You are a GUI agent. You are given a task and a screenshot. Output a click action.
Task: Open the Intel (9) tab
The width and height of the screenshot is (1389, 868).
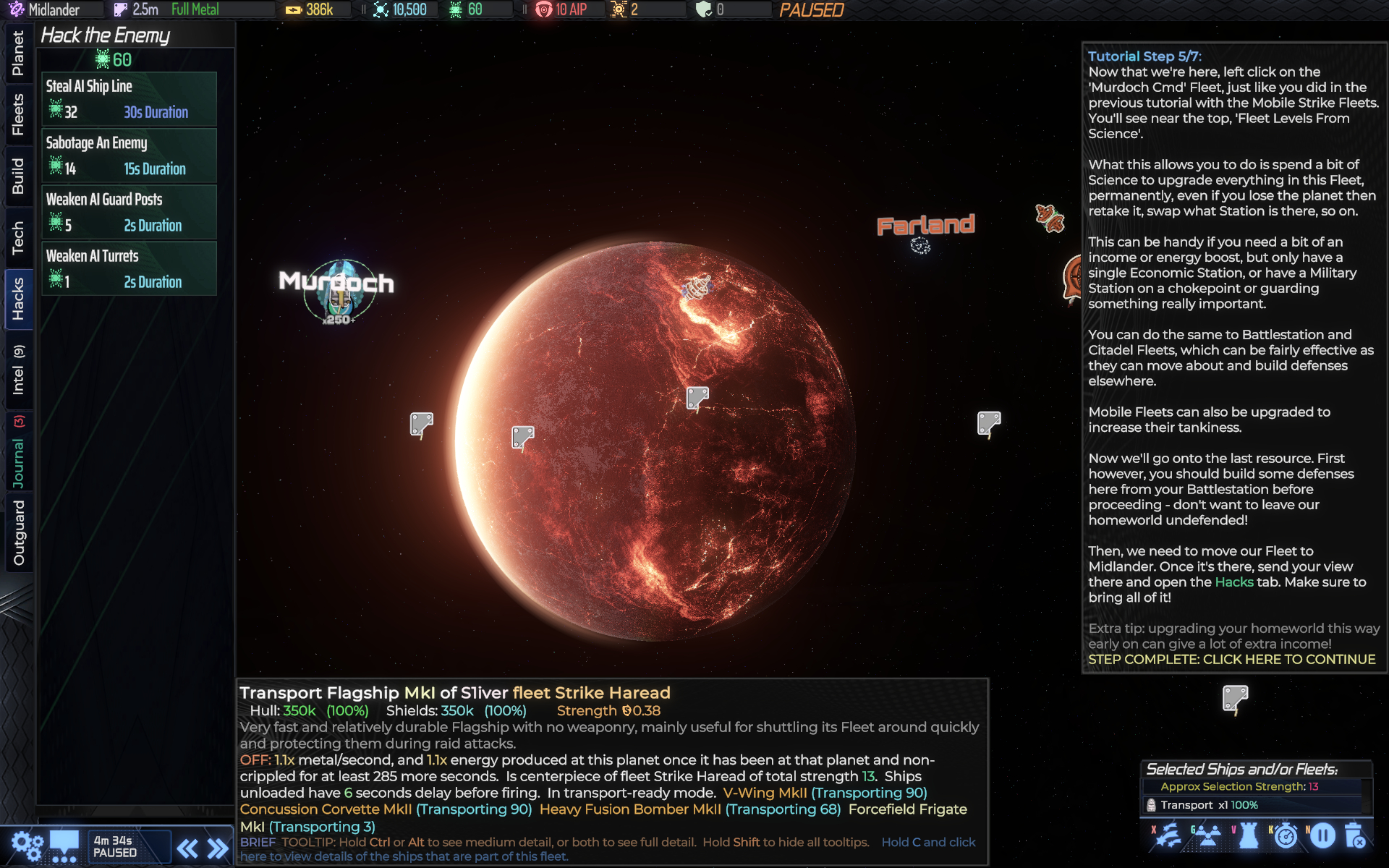pos(17,370)
